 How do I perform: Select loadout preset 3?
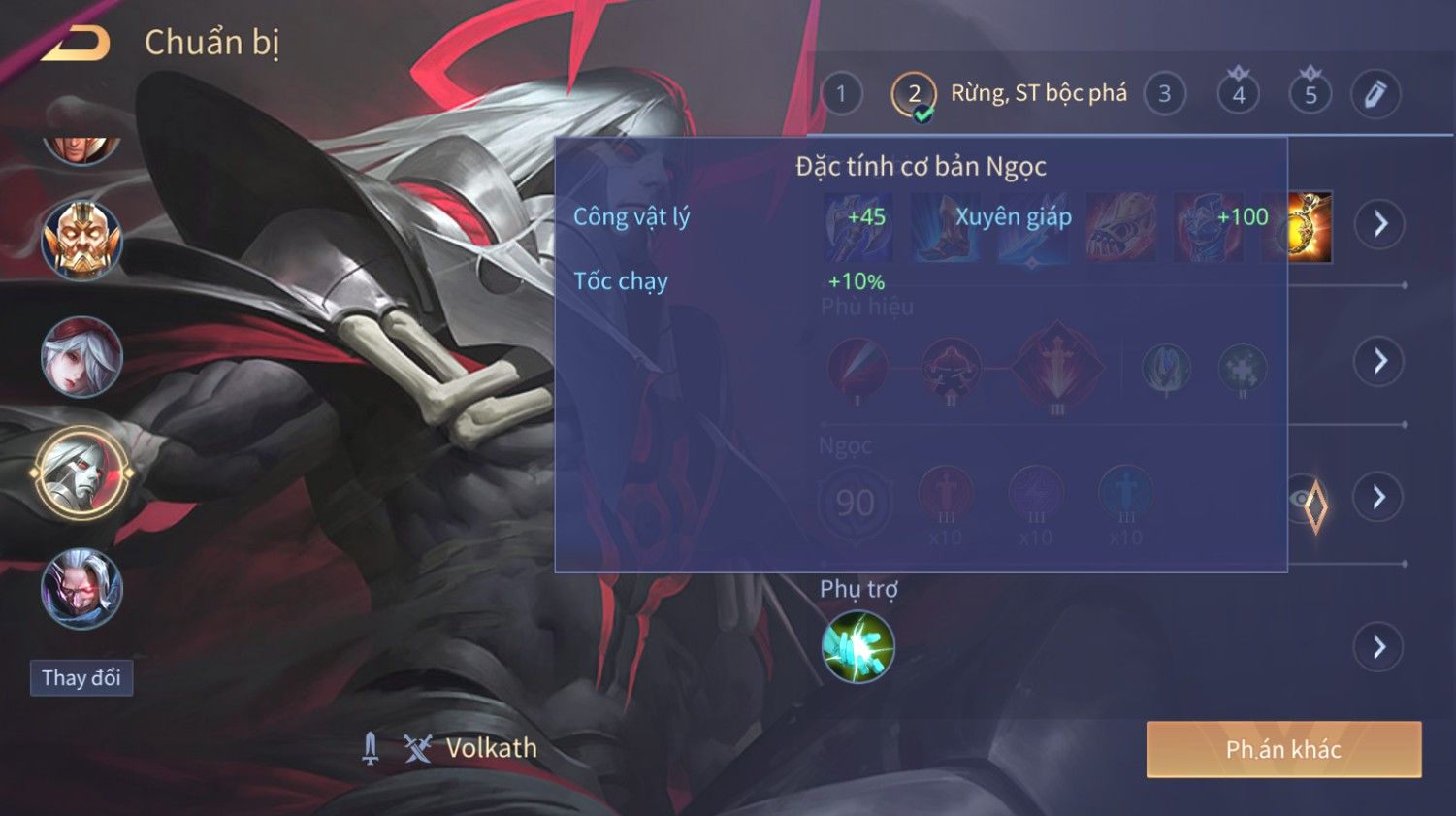(1164, 94)
